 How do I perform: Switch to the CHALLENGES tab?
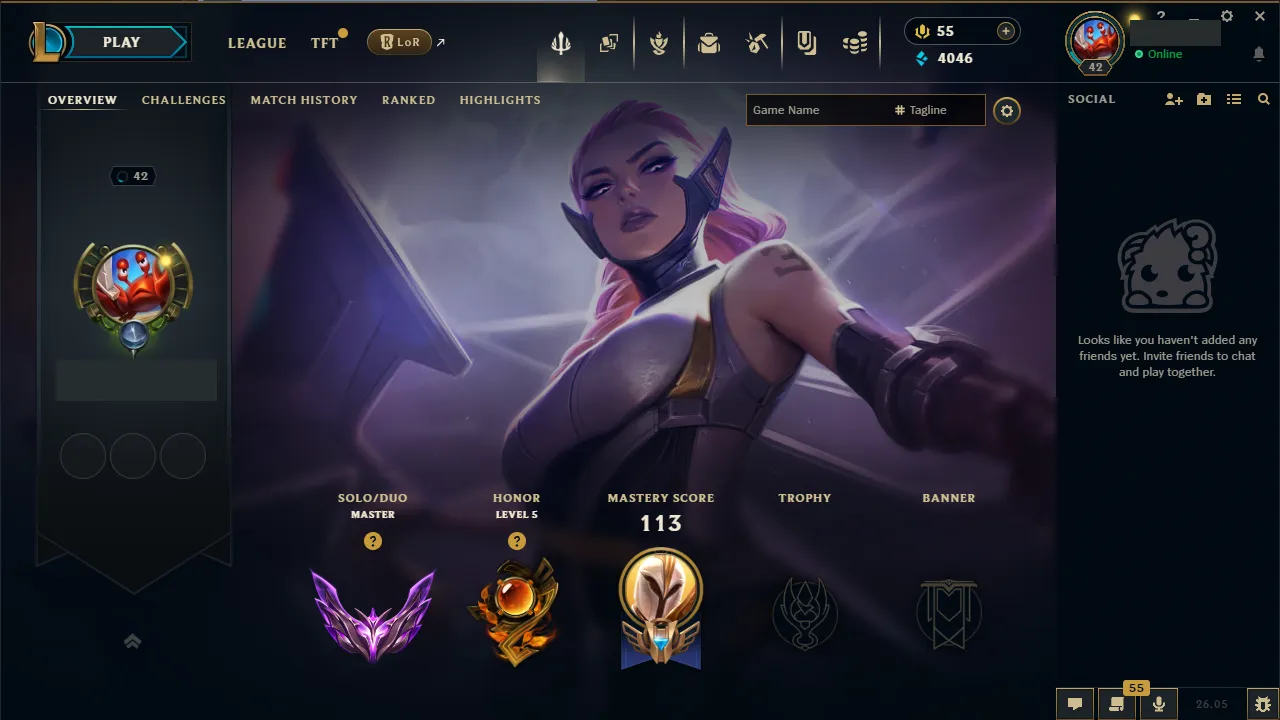(x=184, y=99)
